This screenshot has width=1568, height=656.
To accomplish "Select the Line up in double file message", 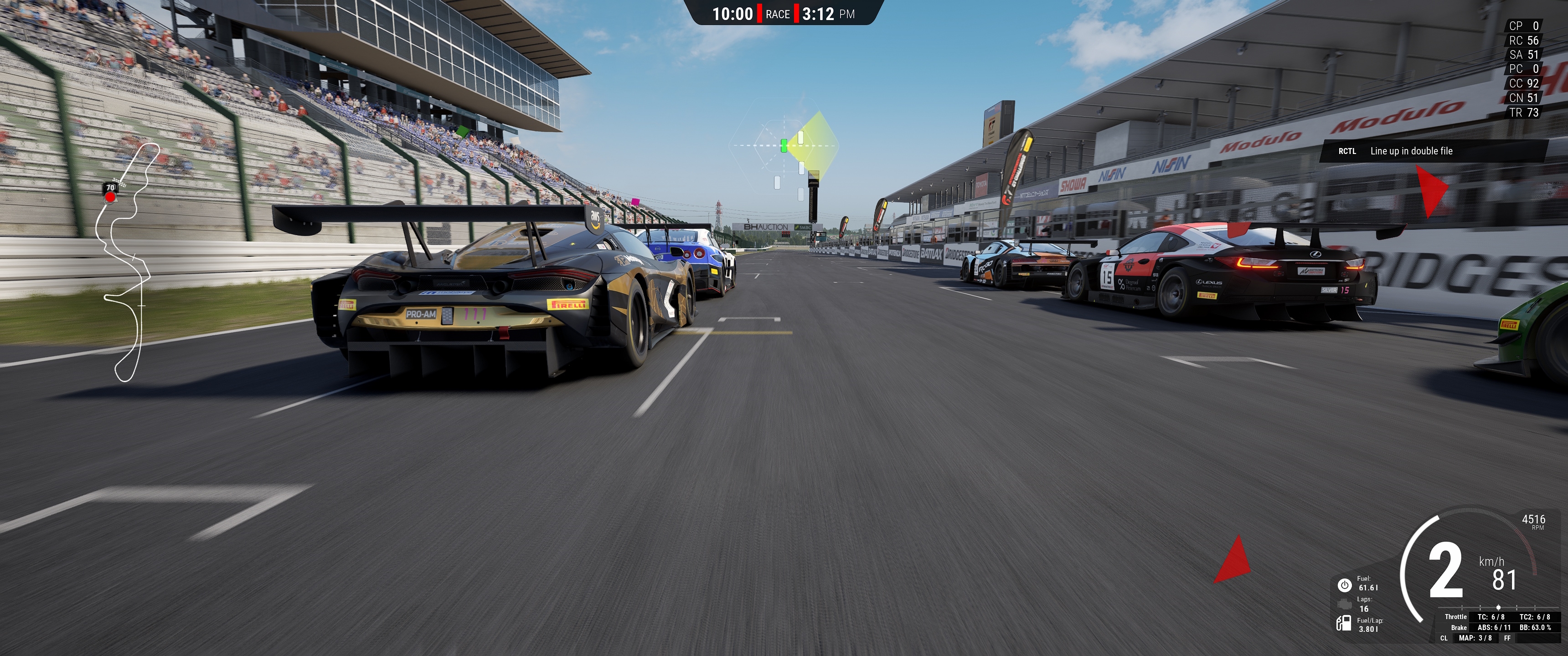I will click(x=1410, y=151).
